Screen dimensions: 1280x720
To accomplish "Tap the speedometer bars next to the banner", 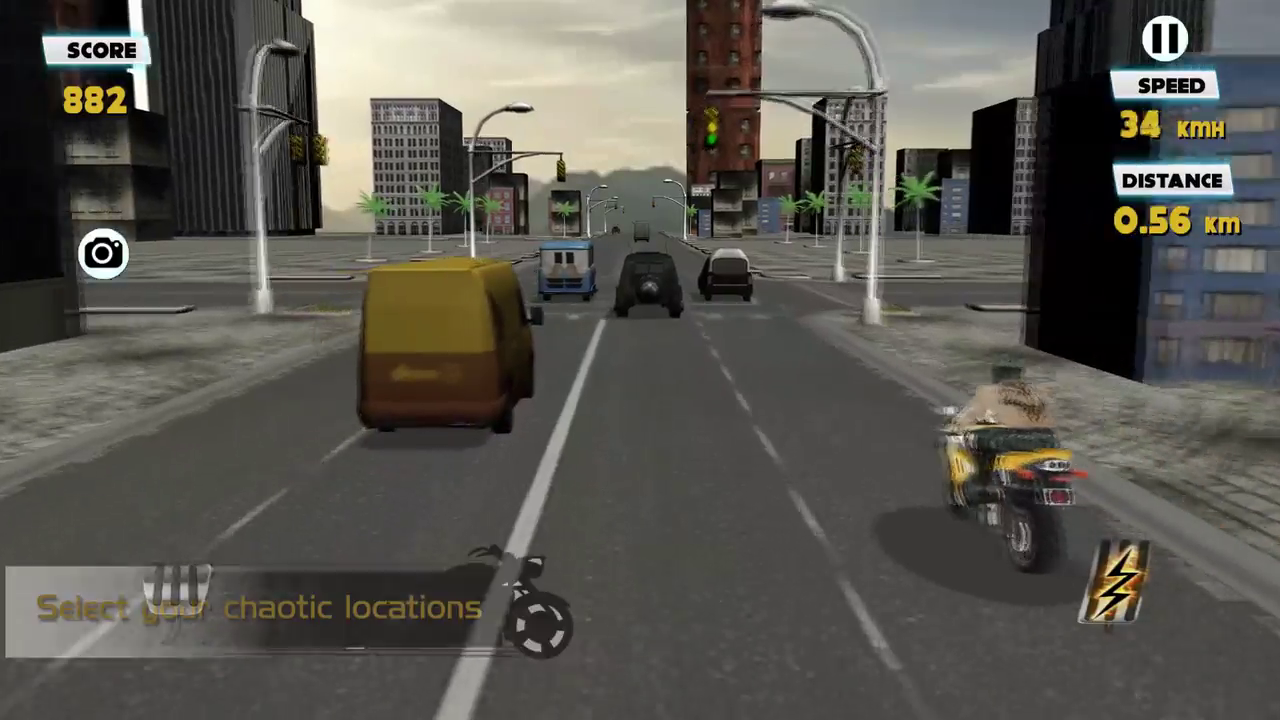I will (x=180, y=585).
